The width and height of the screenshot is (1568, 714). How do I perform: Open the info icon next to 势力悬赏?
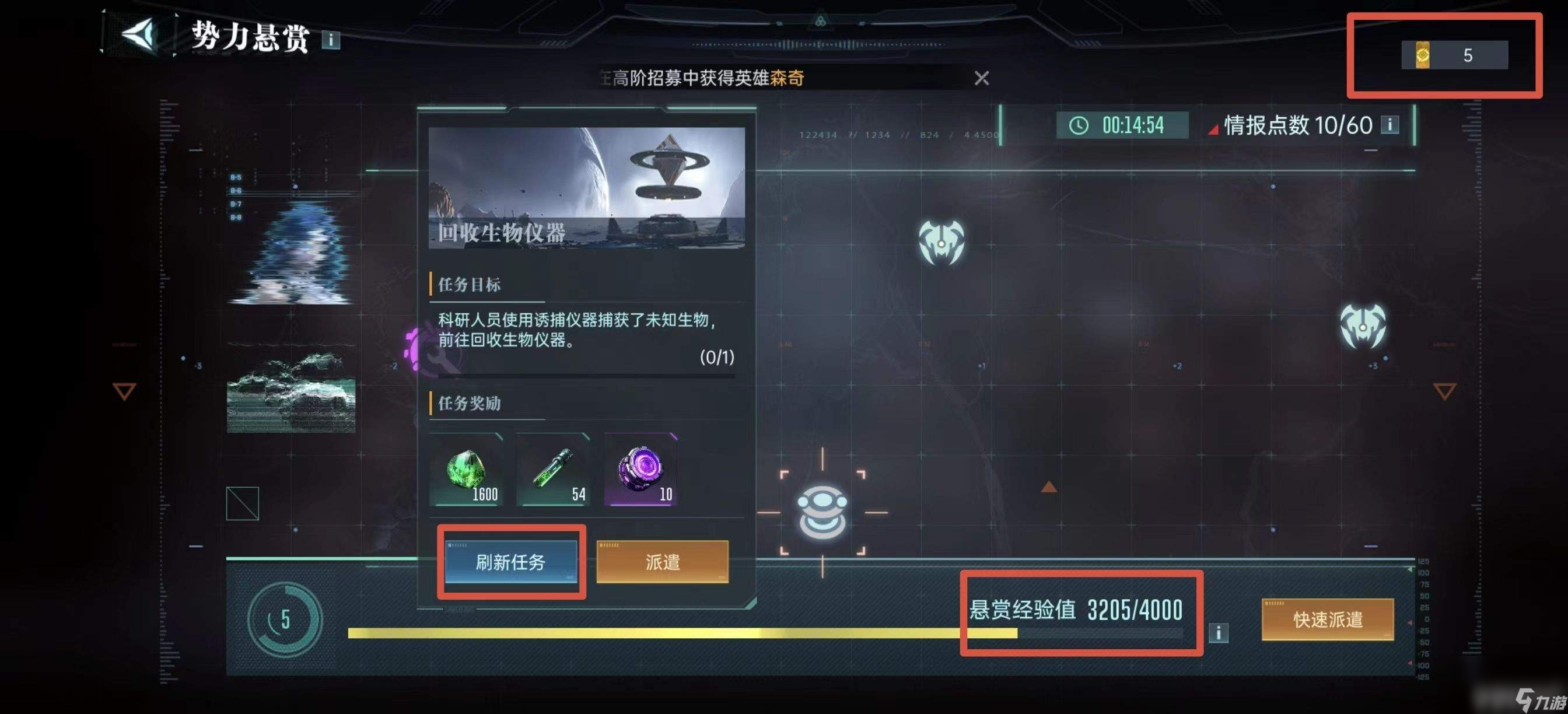click(x=332, y=41)
